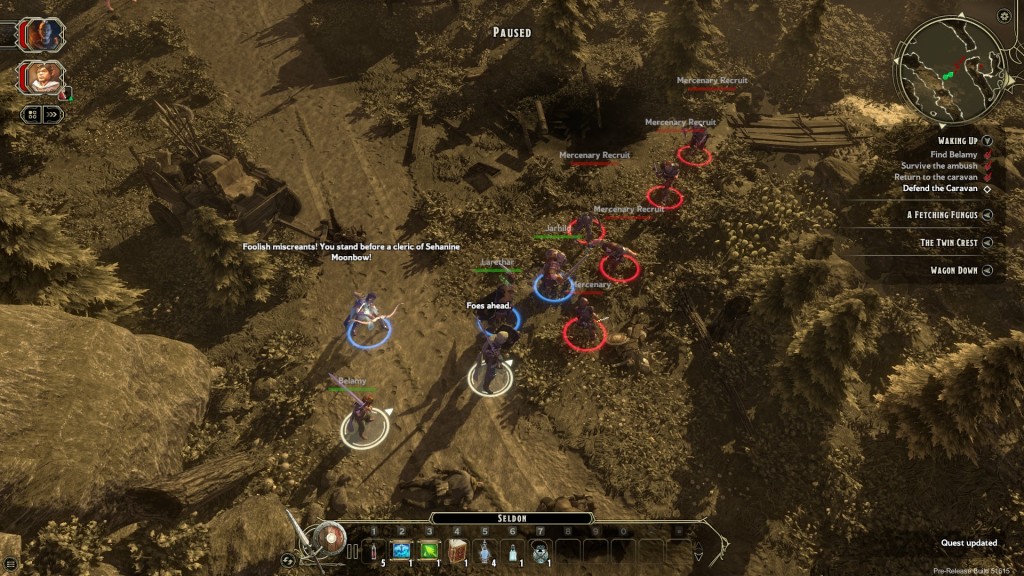Click the weapon swap arrows icon
This screenshot has width=1024, height=576.
tap(288, 560)
